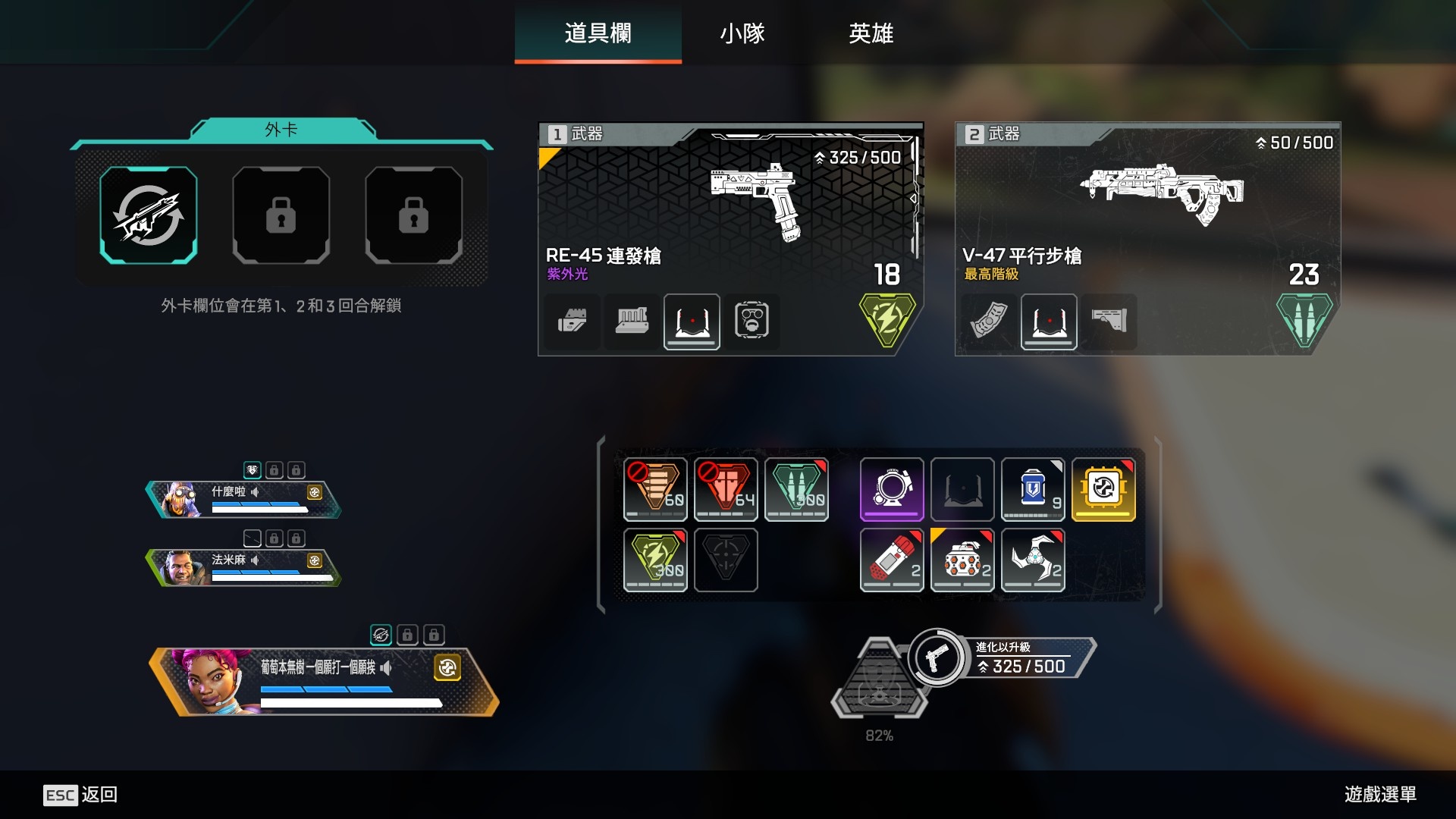
Task: Open the 遊戲選單 game menu
Action: pyautogui.click(x=1380, y=794)
